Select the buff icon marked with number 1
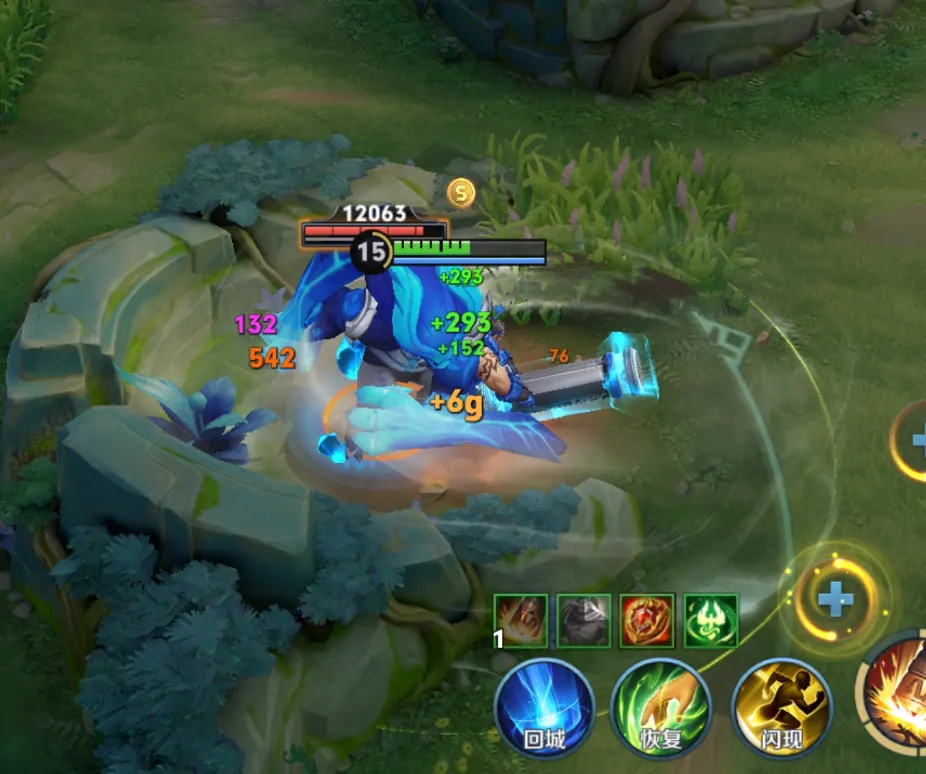Viewport: 926px width, 774px height. (520, 620)
